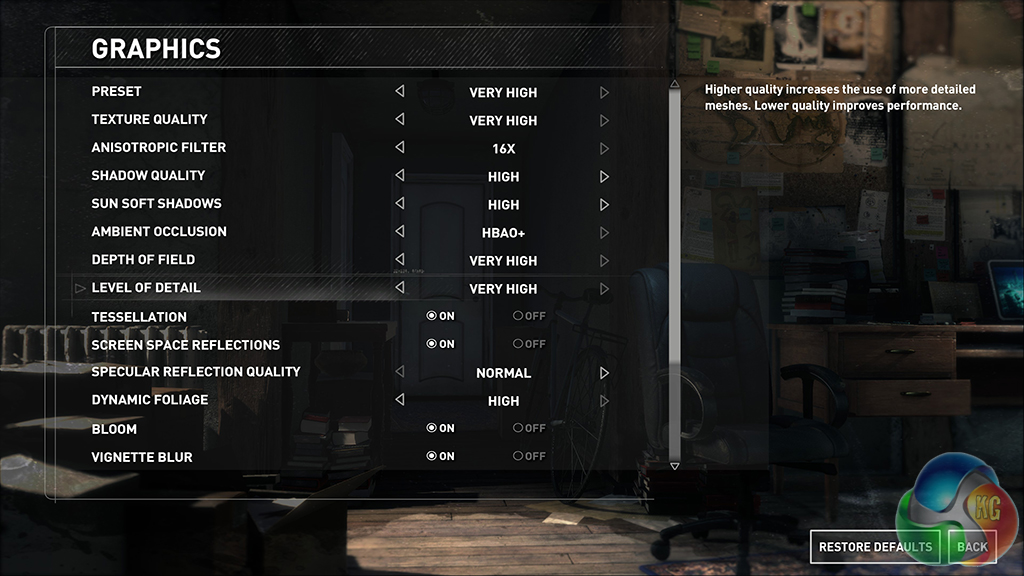Change Ambient Occlusion with left arrow
The image size is (1024, 576).
coord(400,231)
